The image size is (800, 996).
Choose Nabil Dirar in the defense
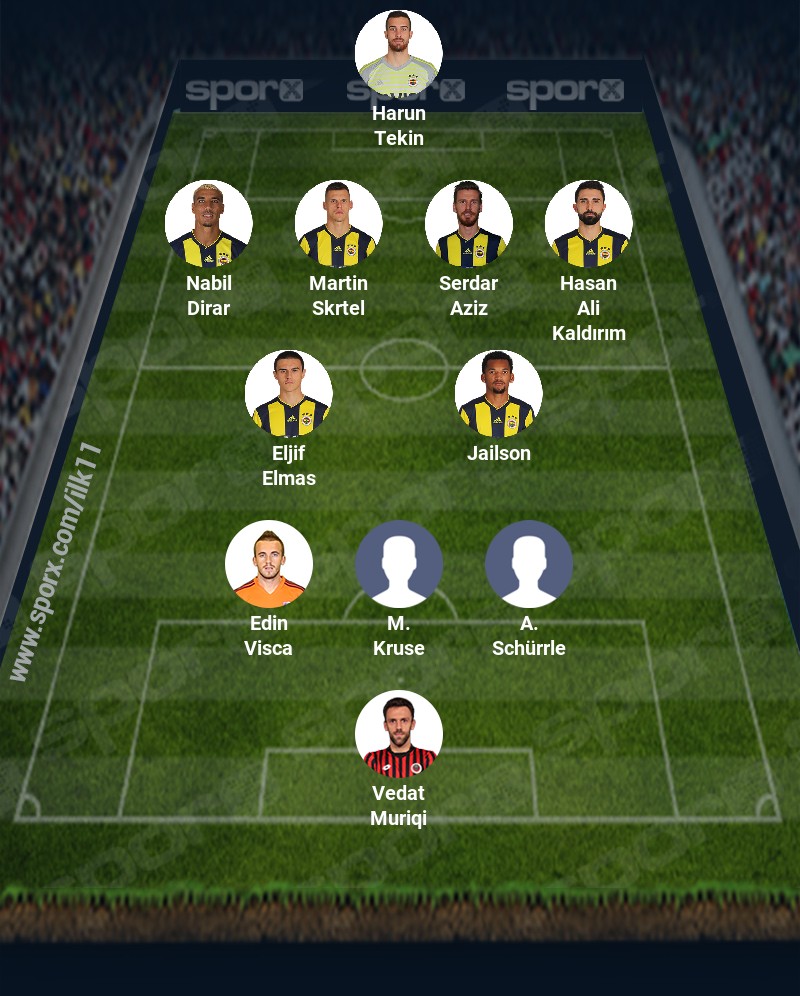coord(209,224)
